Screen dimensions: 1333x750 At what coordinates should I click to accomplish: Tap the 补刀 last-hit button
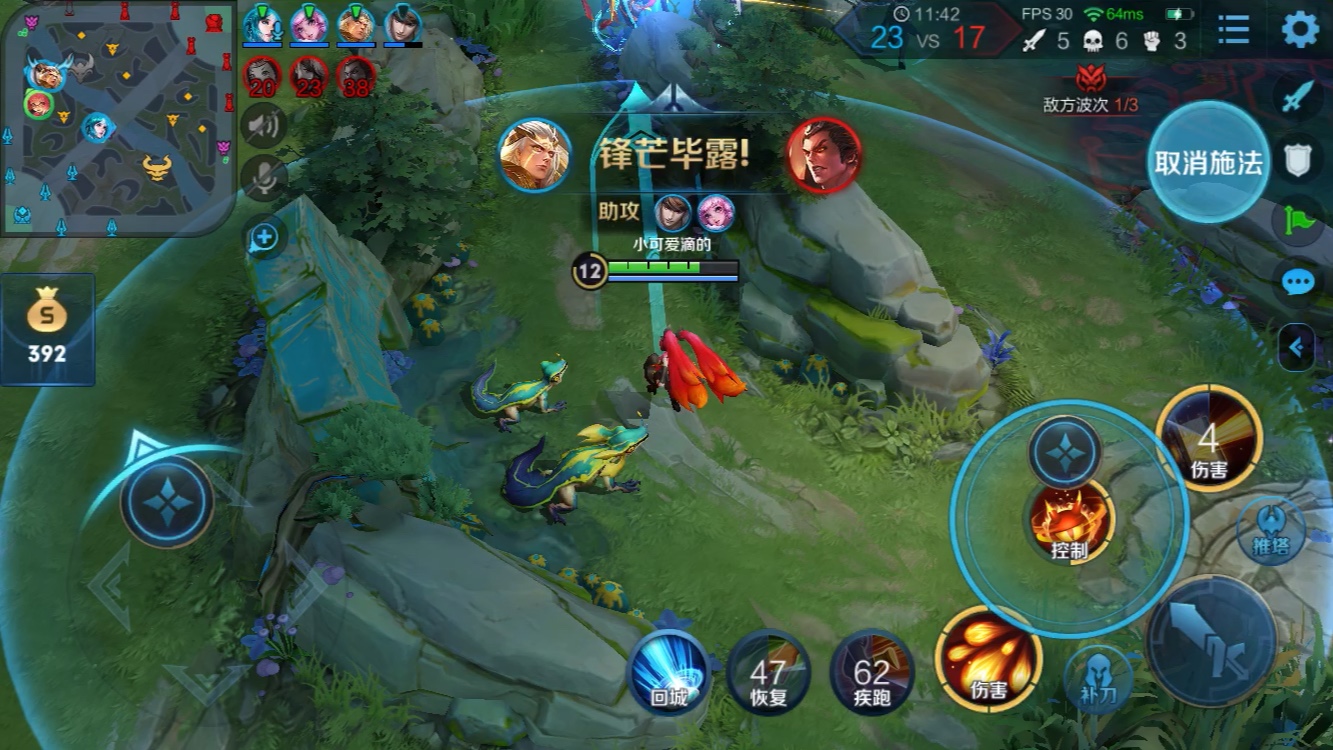pyautogui.click(x=1097, y=677)
